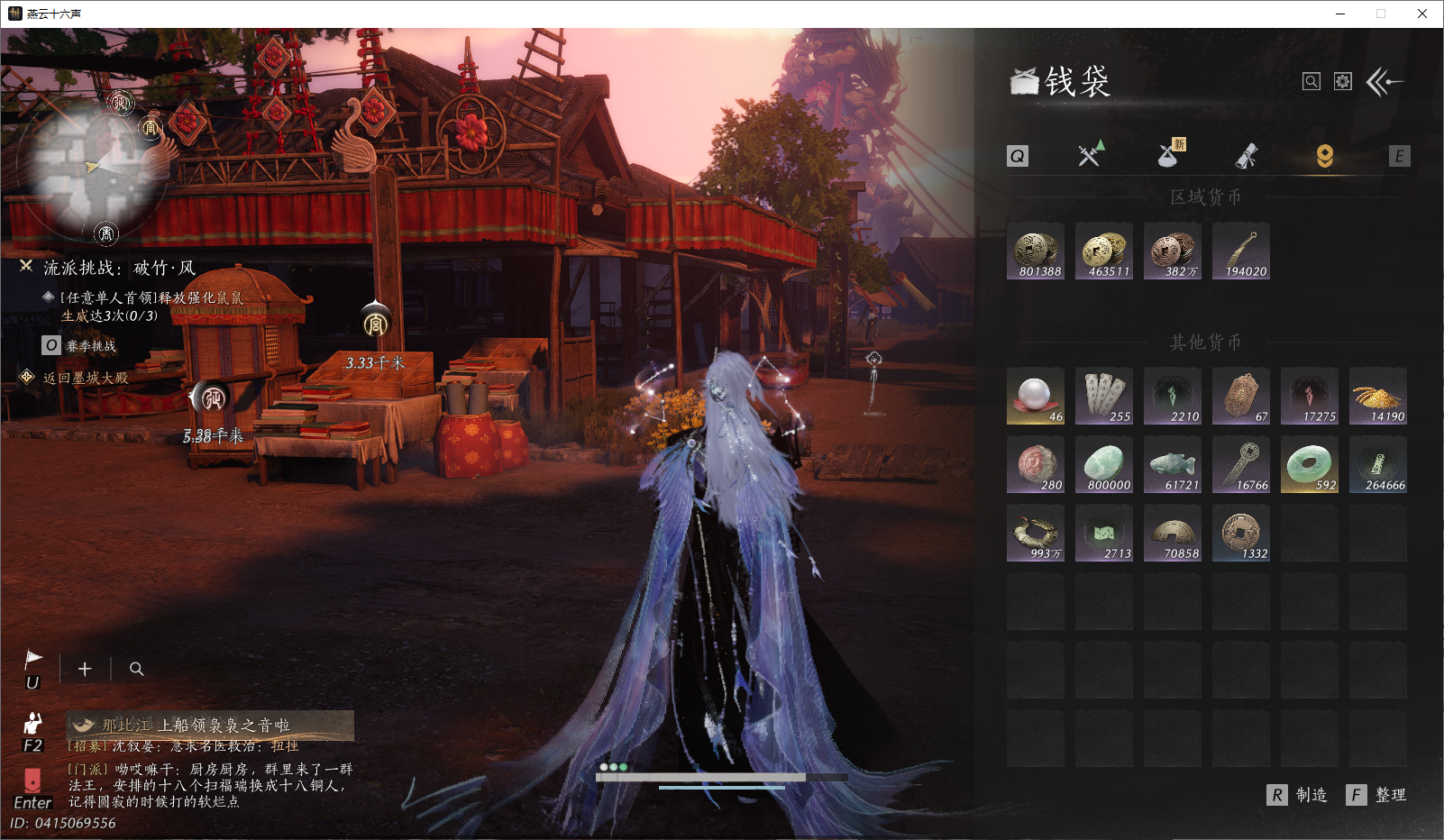The width and height of the screenshot is (1444, 840).
Task: Close the 钱袋 panel with the back arrow
Action: click(x=1384, y=82)
